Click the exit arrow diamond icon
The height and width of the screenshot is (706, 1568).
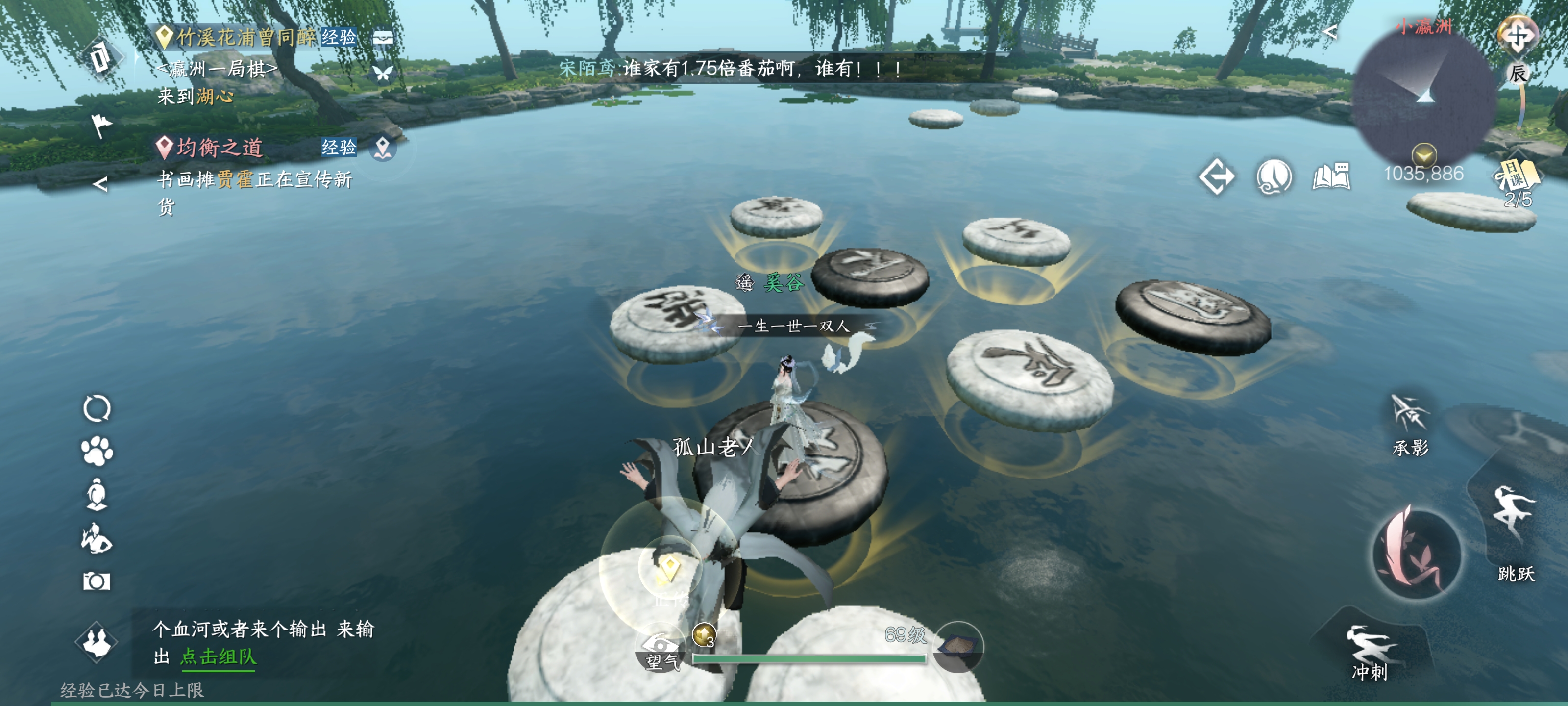(x=1216, y=177)
